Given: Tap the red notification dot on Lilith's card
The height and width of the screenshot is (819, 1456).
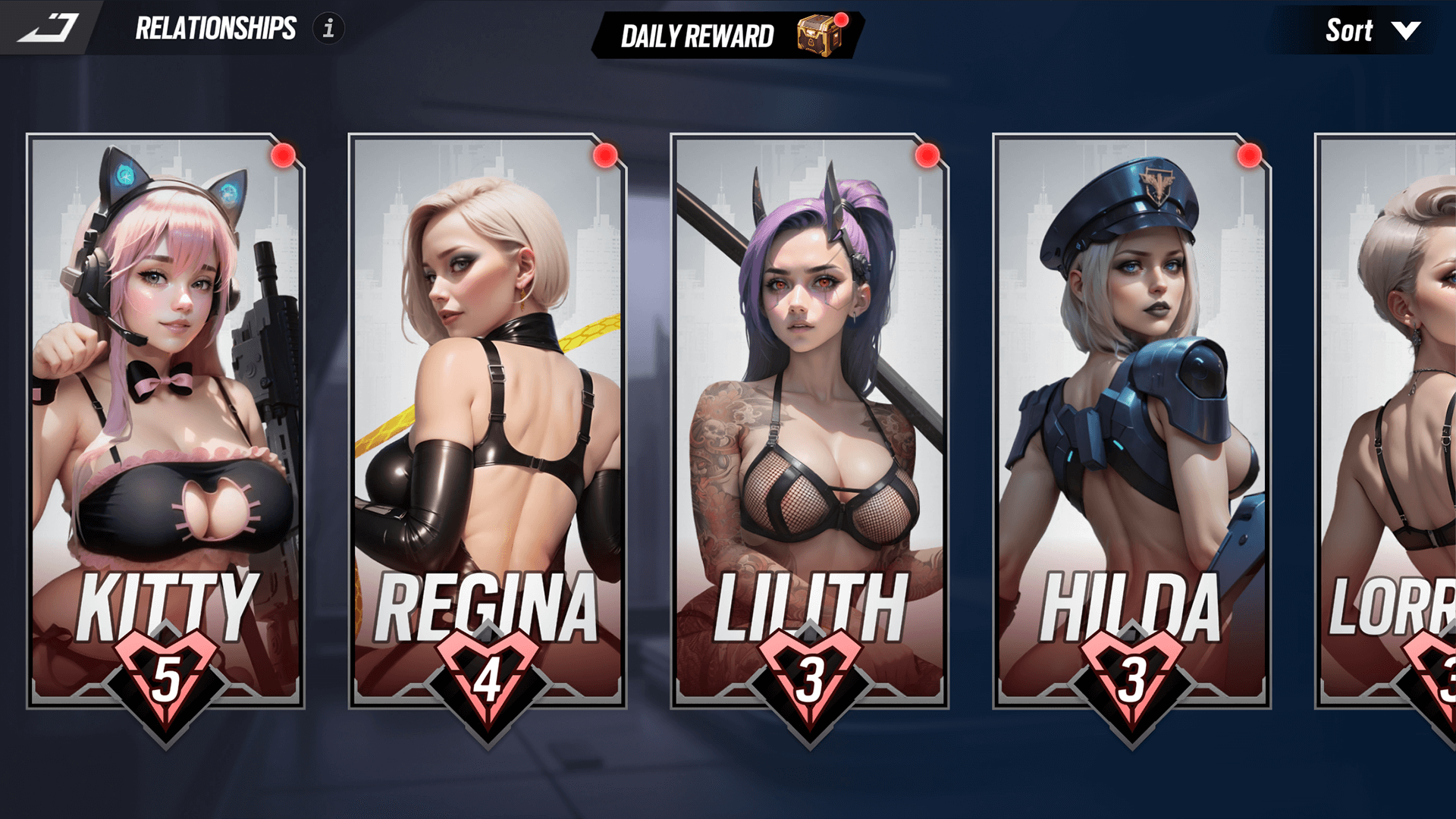Looking at the screenshot, I should (x=926, y=156).
